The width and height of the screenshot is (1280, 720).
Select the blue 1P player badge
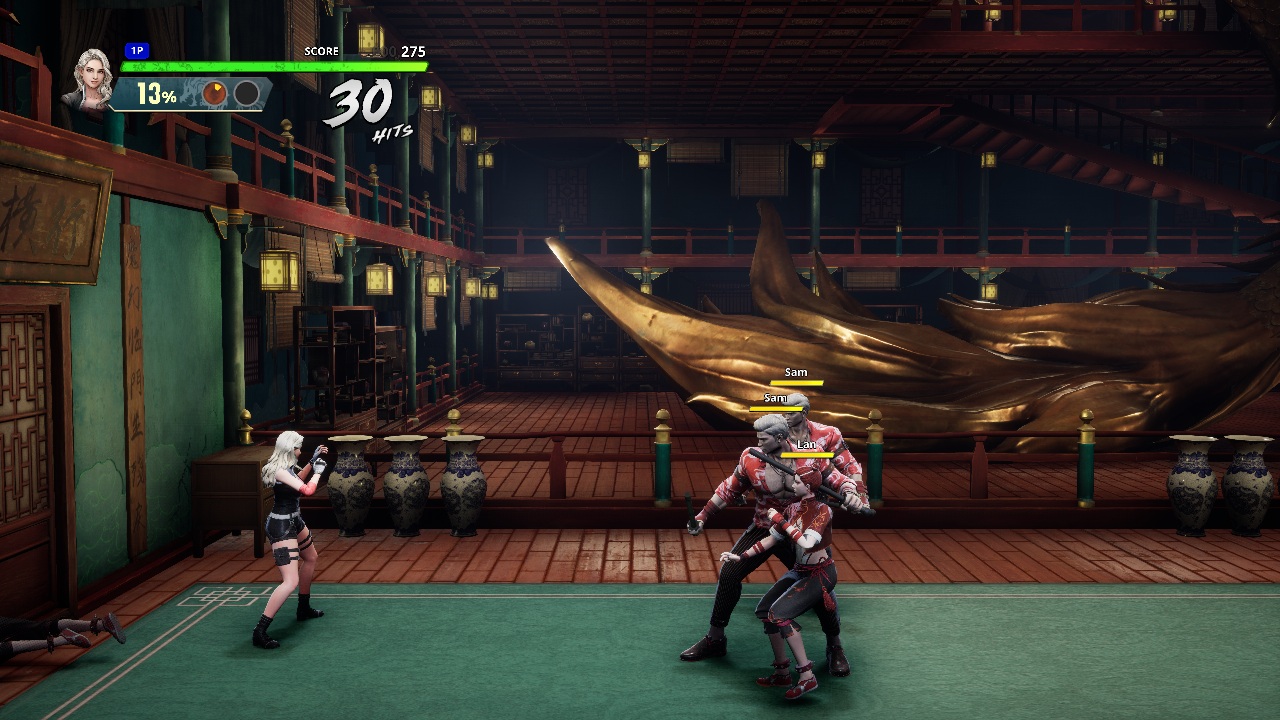(x=136, y=50)
